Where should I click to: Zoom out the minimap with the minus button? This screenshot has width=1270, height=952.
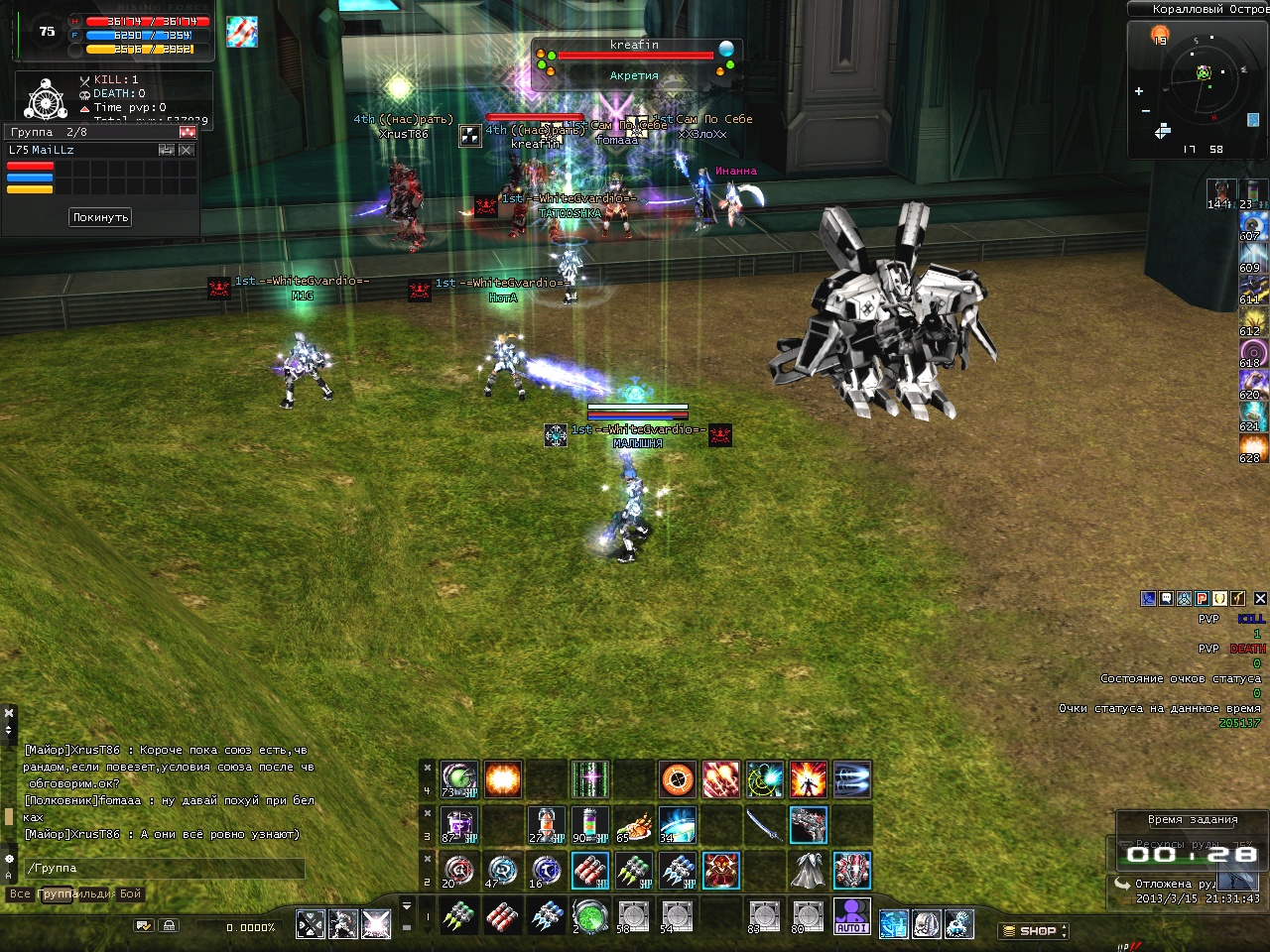click(x=1146, y=111)
